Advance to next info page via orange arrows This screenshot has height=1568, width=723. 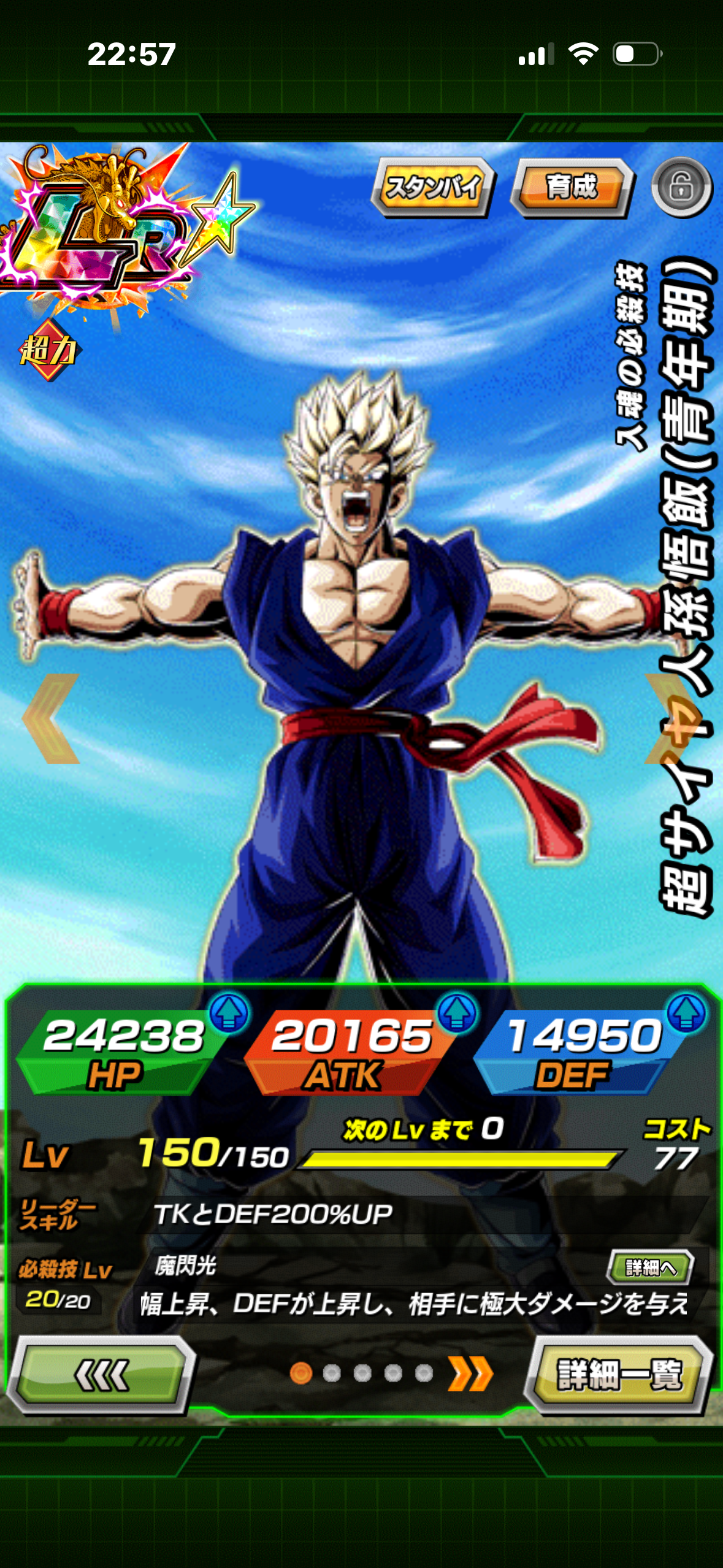[470, 1374]
